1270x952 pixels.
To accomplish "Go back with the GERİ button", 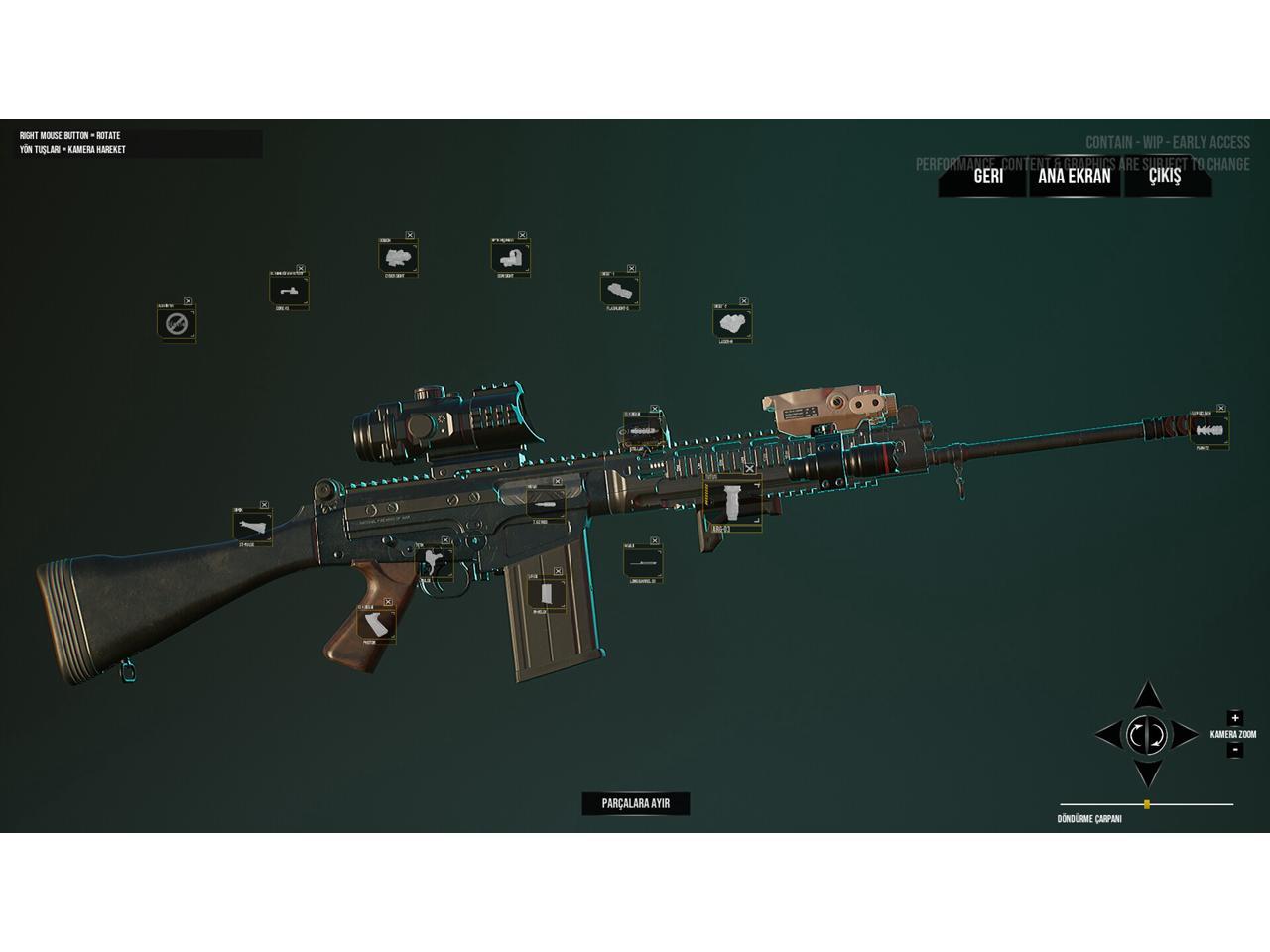I will 987,177.
